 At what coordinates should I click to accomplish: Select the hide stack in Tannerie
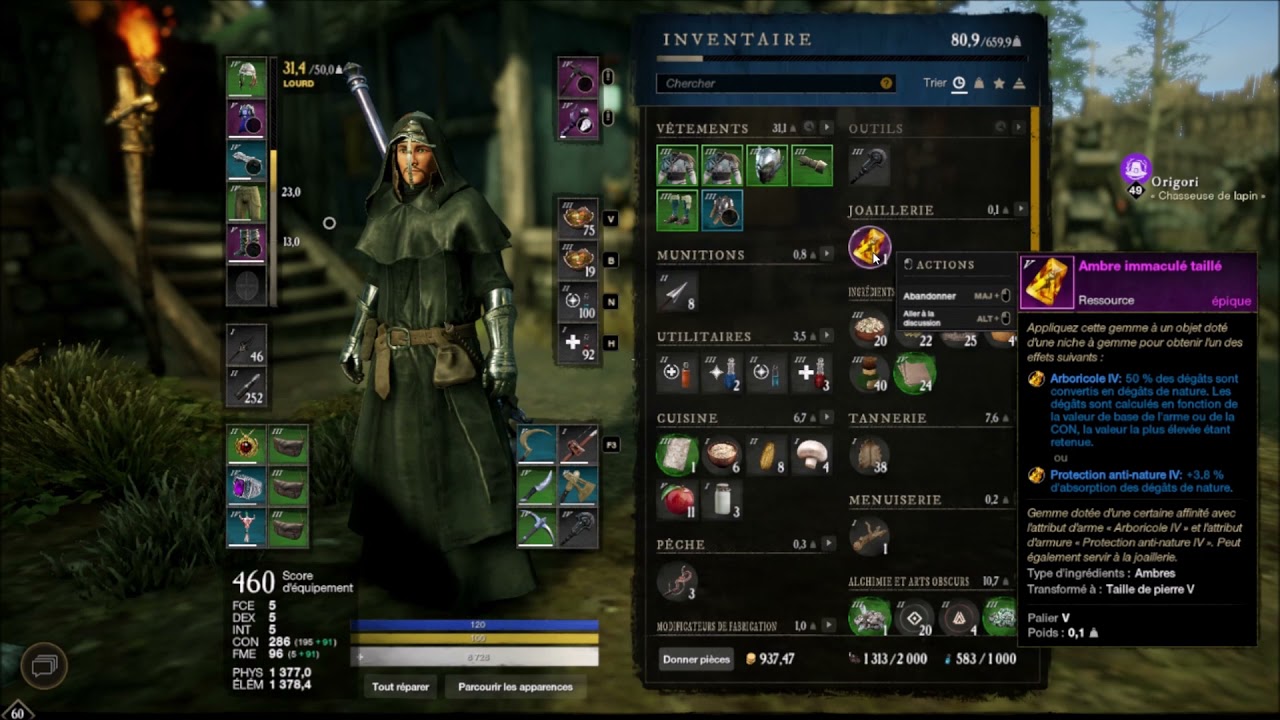[x=869, y=454]
